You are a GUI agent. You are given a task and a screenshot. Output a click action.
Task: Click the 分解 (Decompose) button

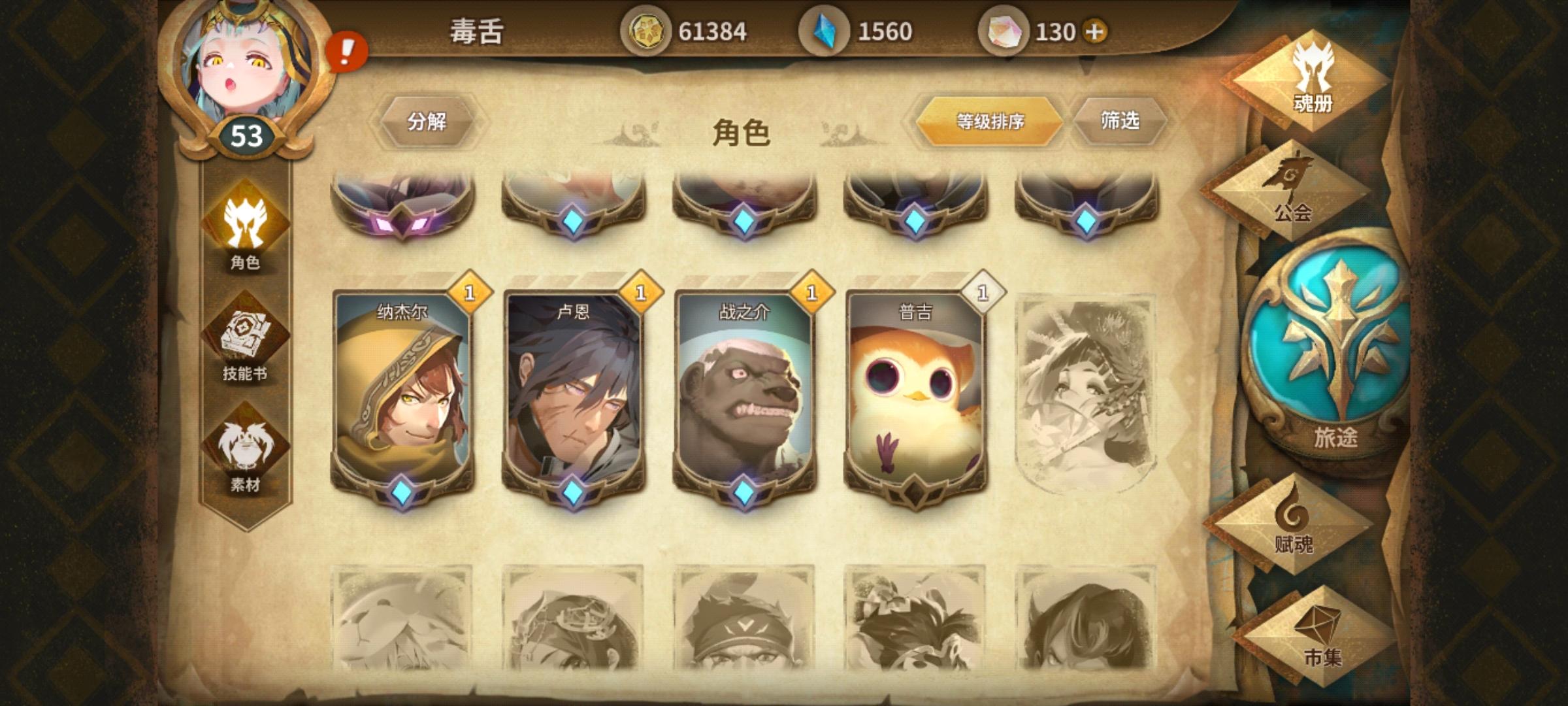(x=428, y=120)
